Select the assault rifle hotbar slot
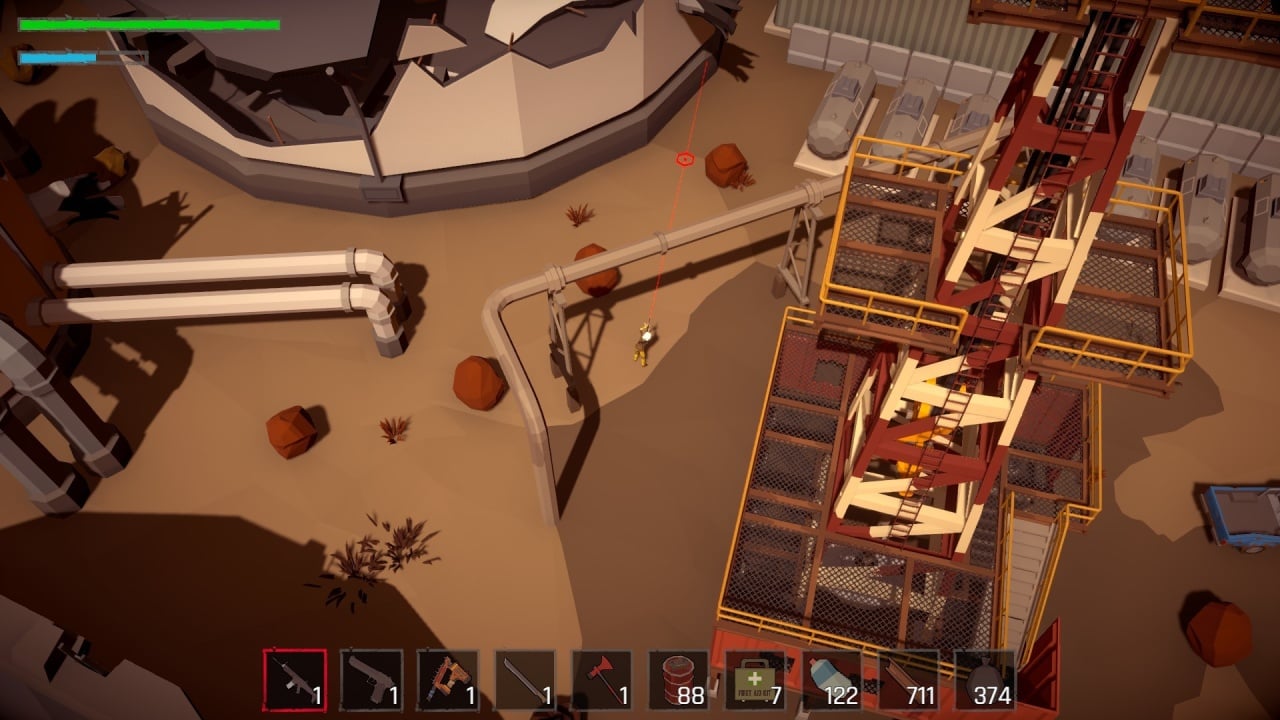 coord(295,680)
